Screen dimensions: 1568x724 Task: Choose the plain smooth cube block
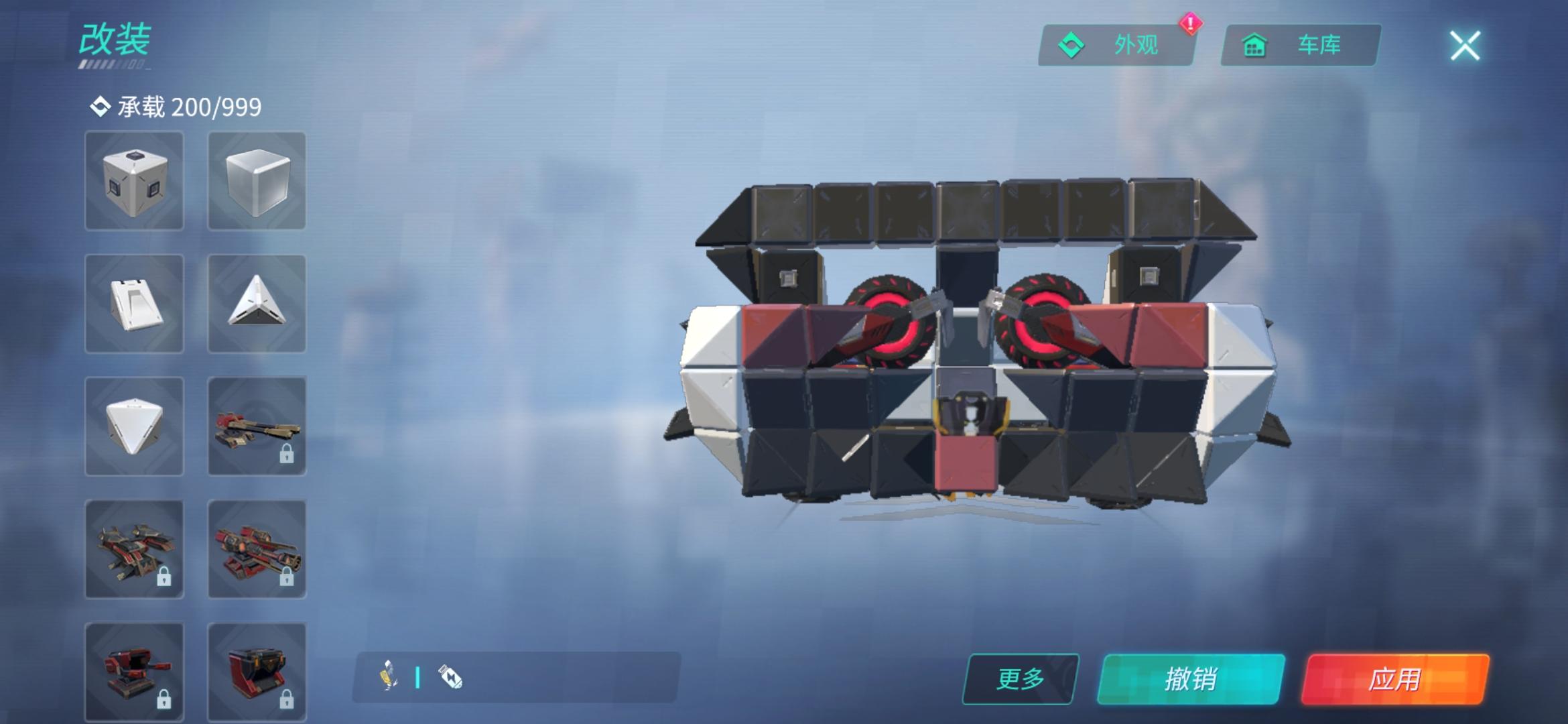[257, 181]
